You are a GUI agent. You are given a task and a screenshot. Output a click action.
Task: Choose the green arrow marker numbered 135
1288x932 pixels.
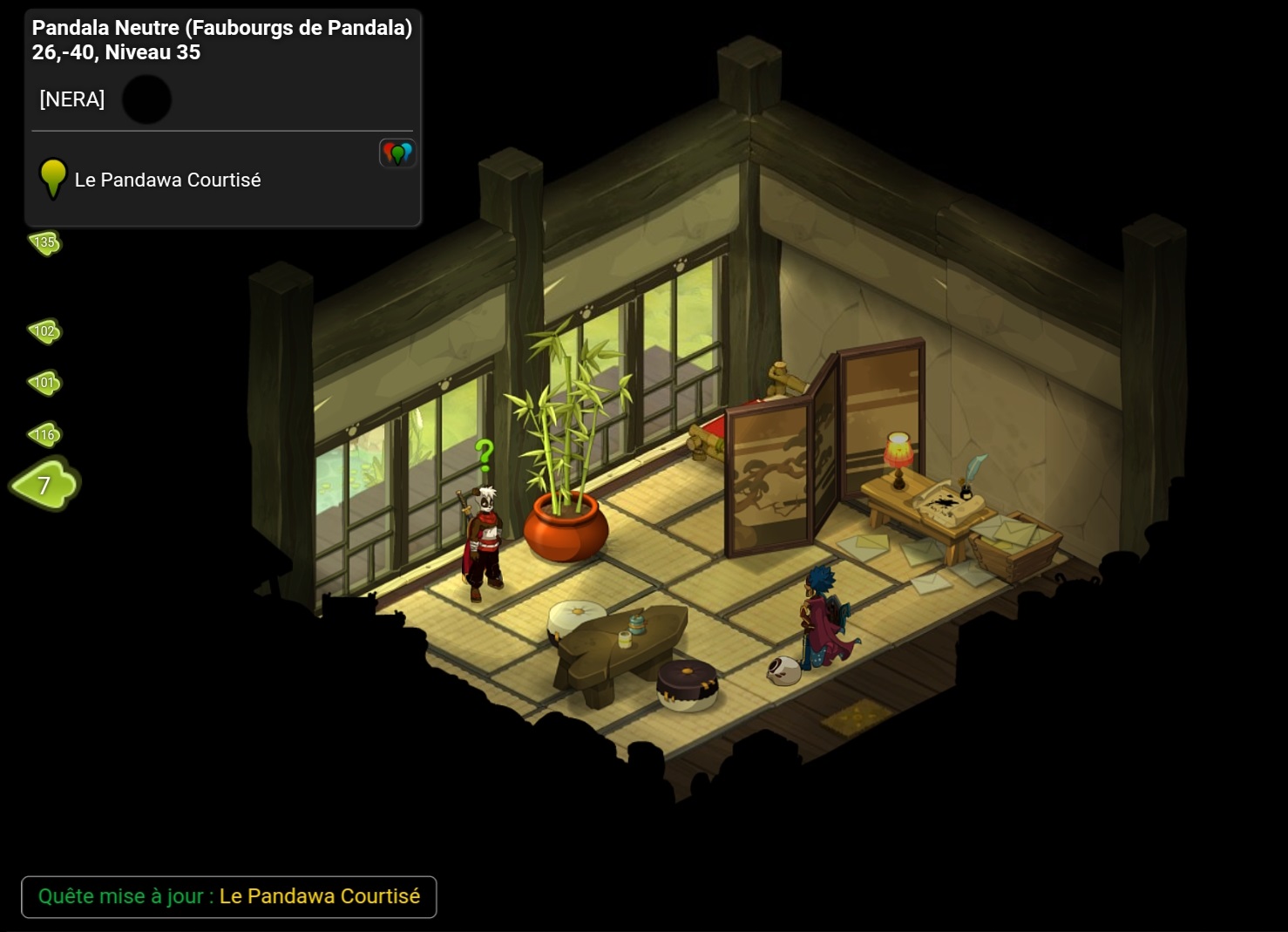(x=45, y=242)
